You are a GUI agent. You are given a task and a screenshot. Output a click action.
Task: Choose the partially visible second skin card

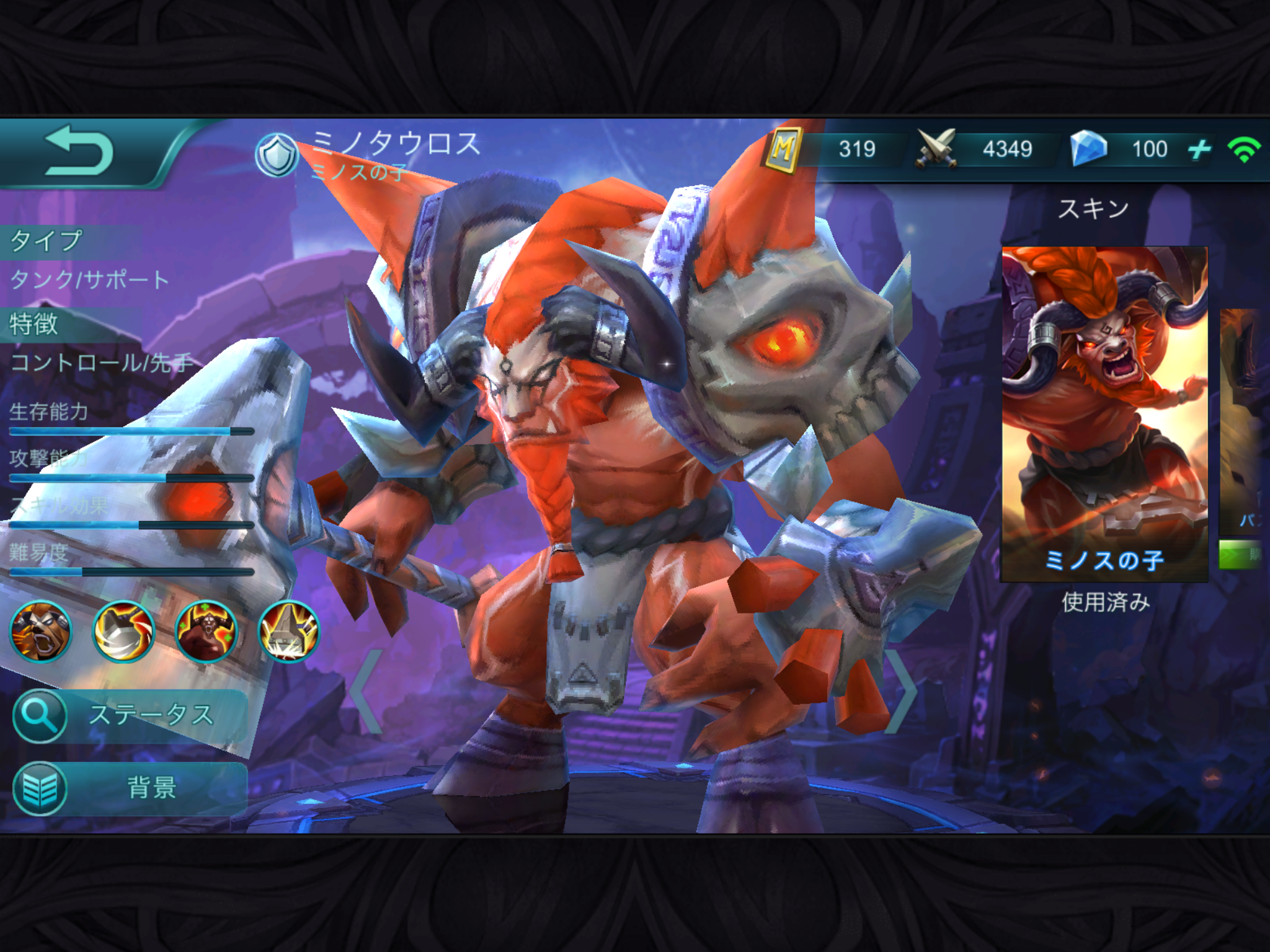[x=1243, y=421]
